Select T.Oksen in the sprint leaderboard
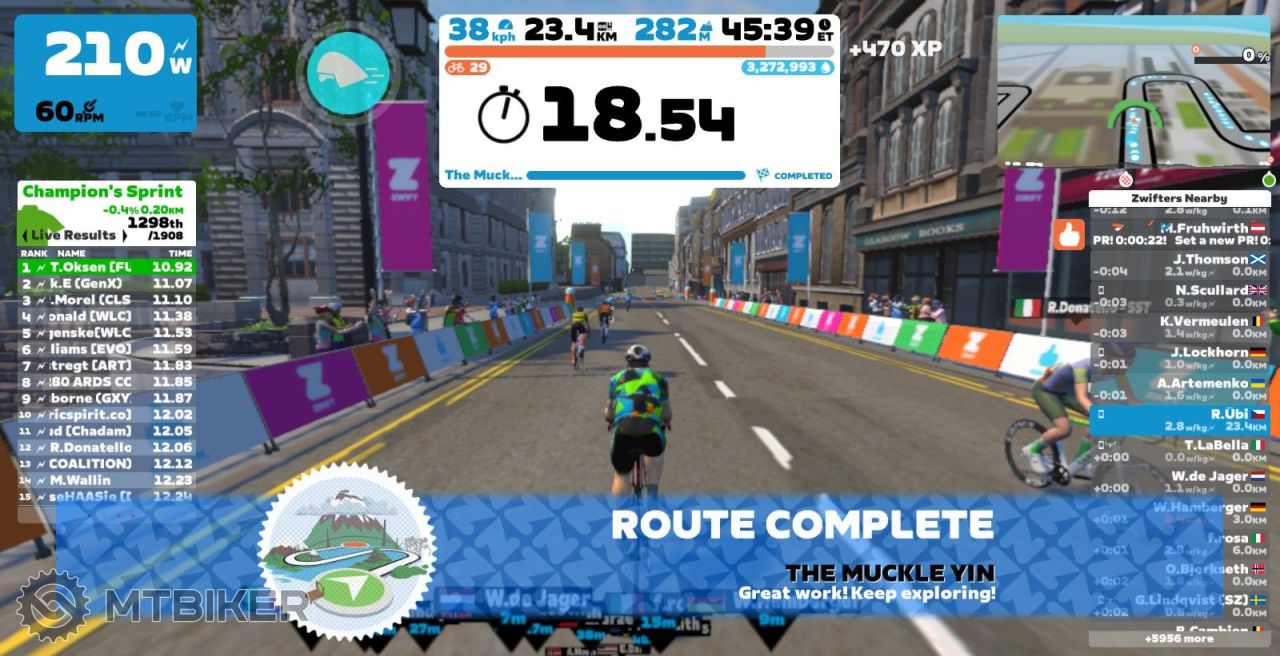The image size is (1280, 656). point(107,267)
